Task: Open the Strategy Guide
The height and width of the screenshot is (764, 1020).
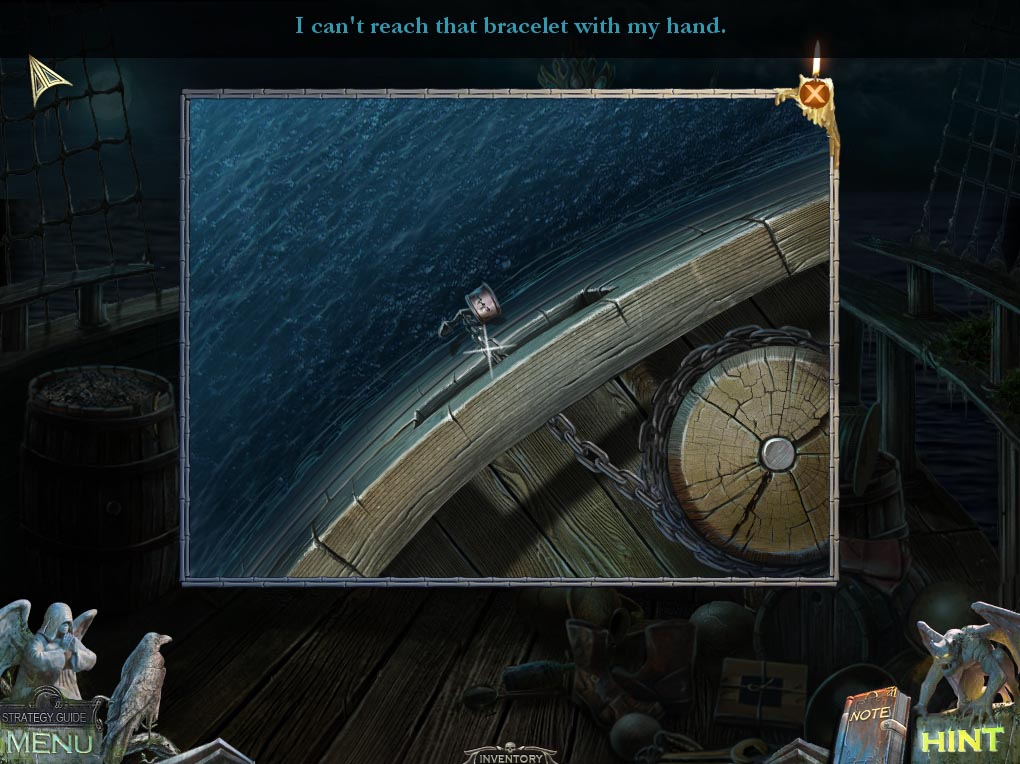Action: (x=50, y=716)
